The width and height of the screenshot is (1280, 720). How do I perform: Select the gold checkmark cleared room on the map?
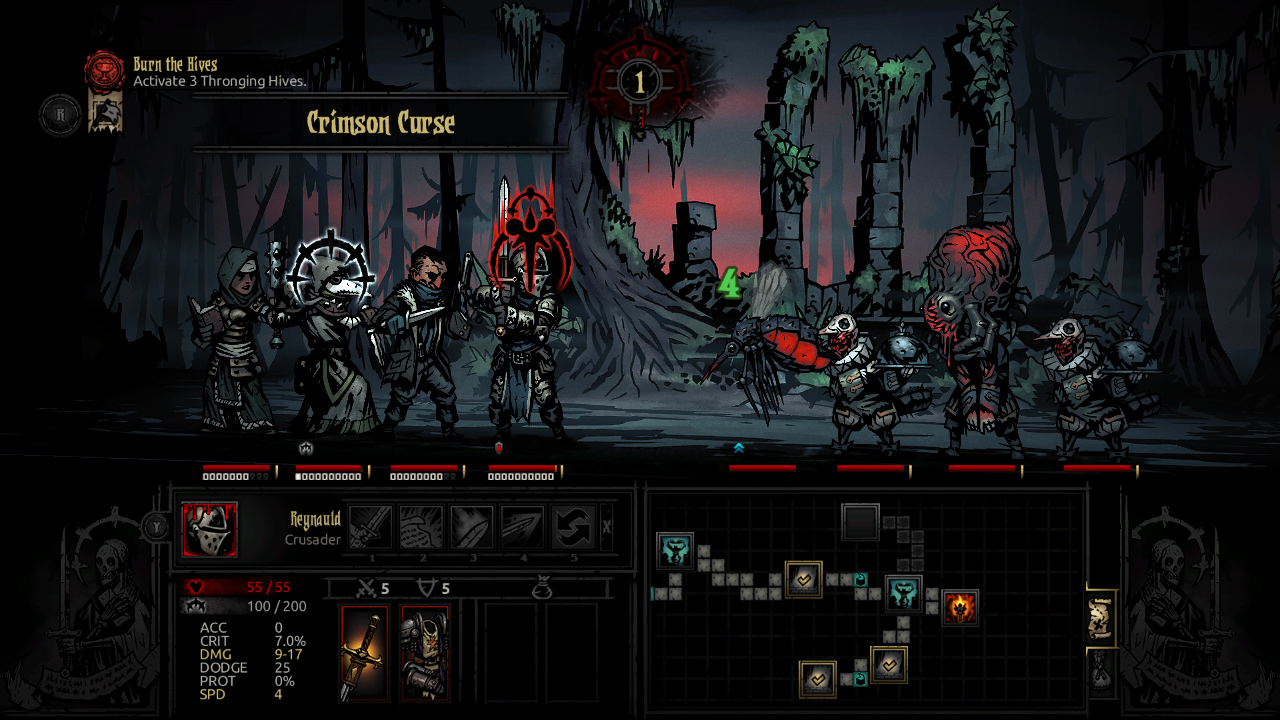point(804,579)
